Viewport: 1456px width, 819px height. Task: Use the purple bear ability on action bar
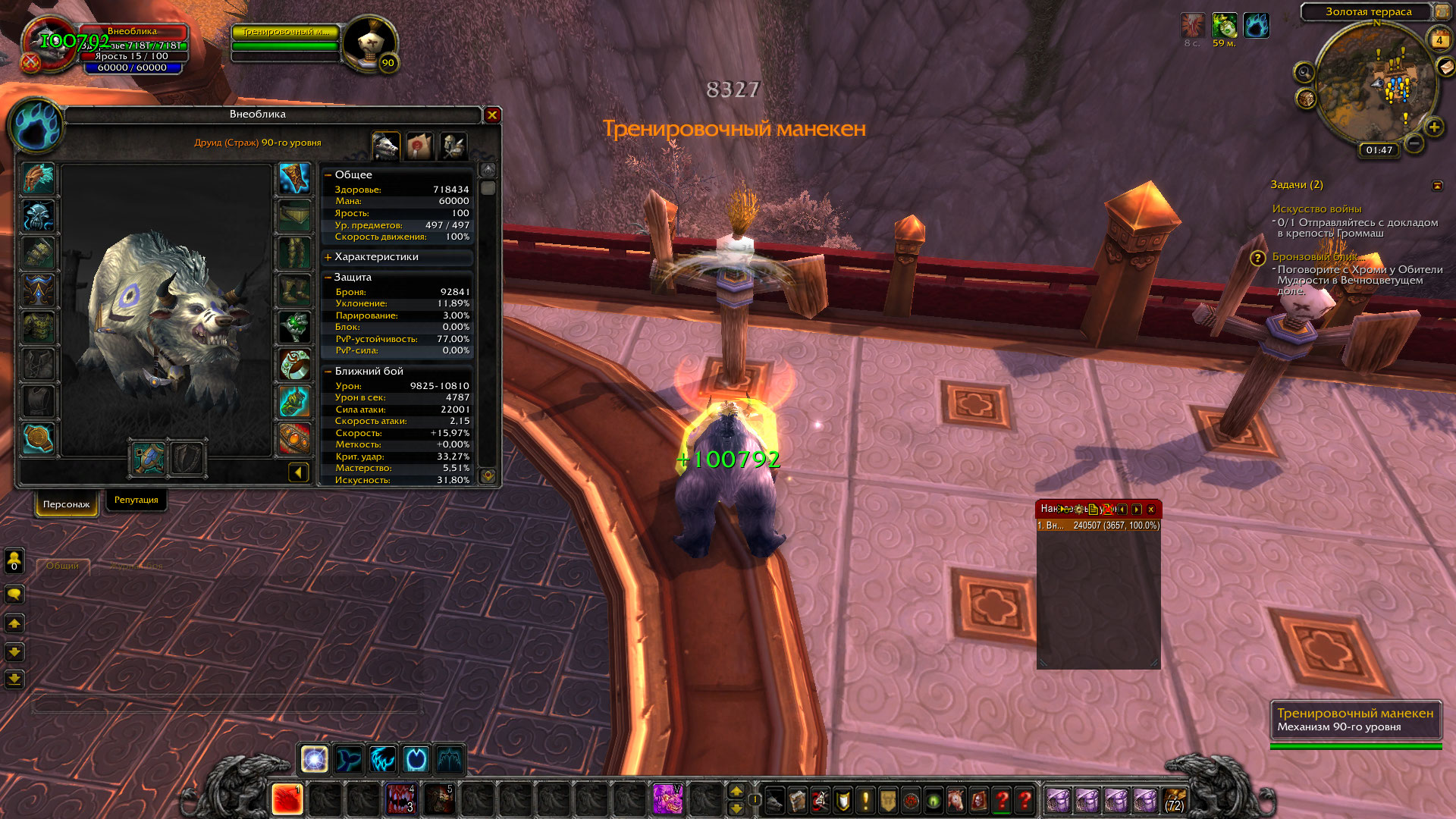(667, 800)
